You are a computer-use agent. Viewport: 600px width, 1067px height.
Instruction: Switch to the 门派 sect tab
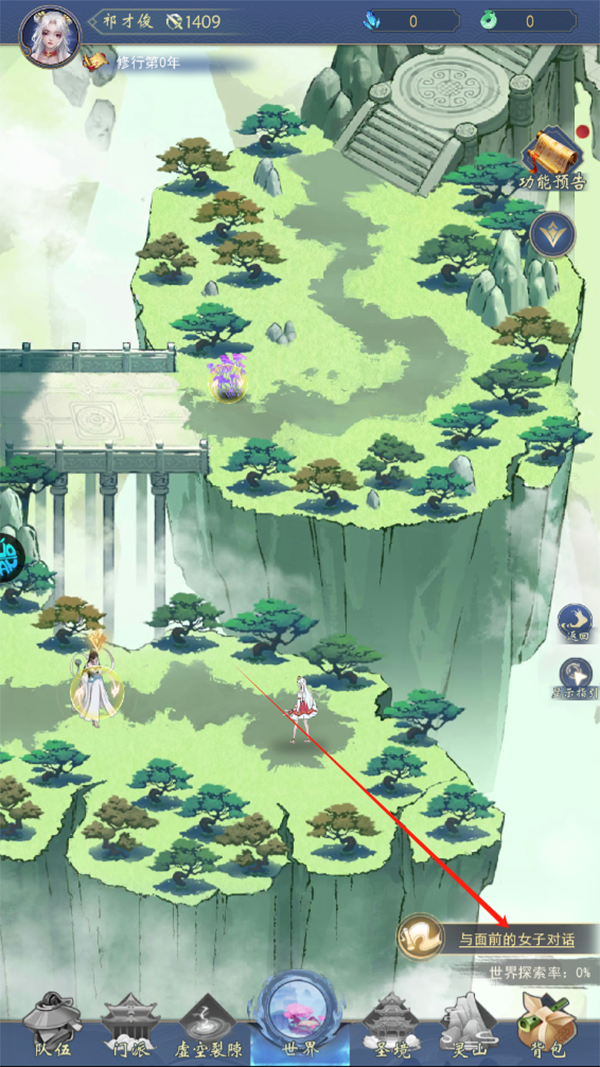pyautogui.click(x=130, y=1027)
